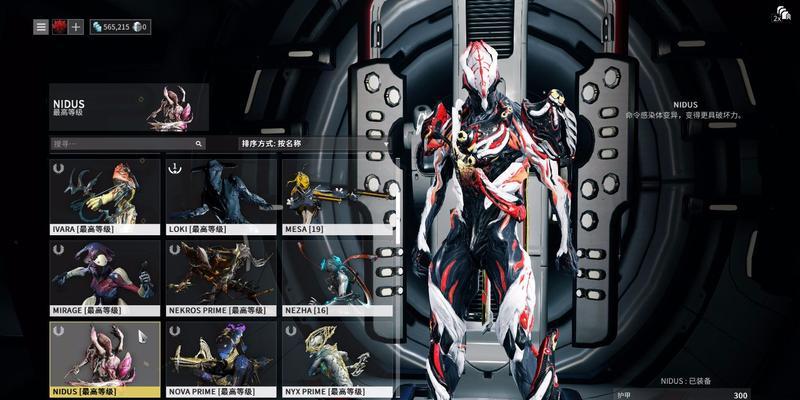This screenshot has height=400, width=800.
Task: Open the sort-by-name dropdown
Action: click(315, 144)
